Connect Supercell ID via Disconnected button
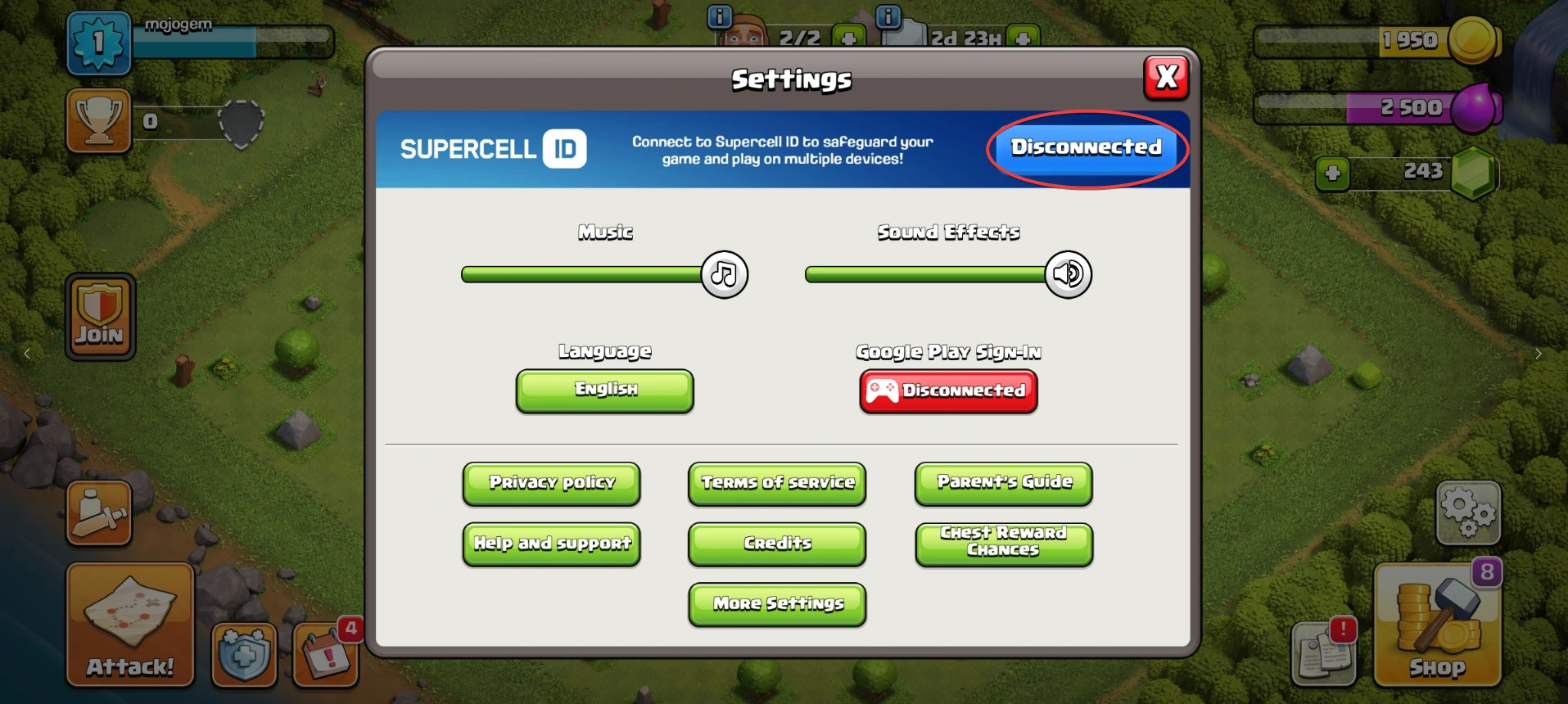The image size is (1568, 704). point(1086,148)
